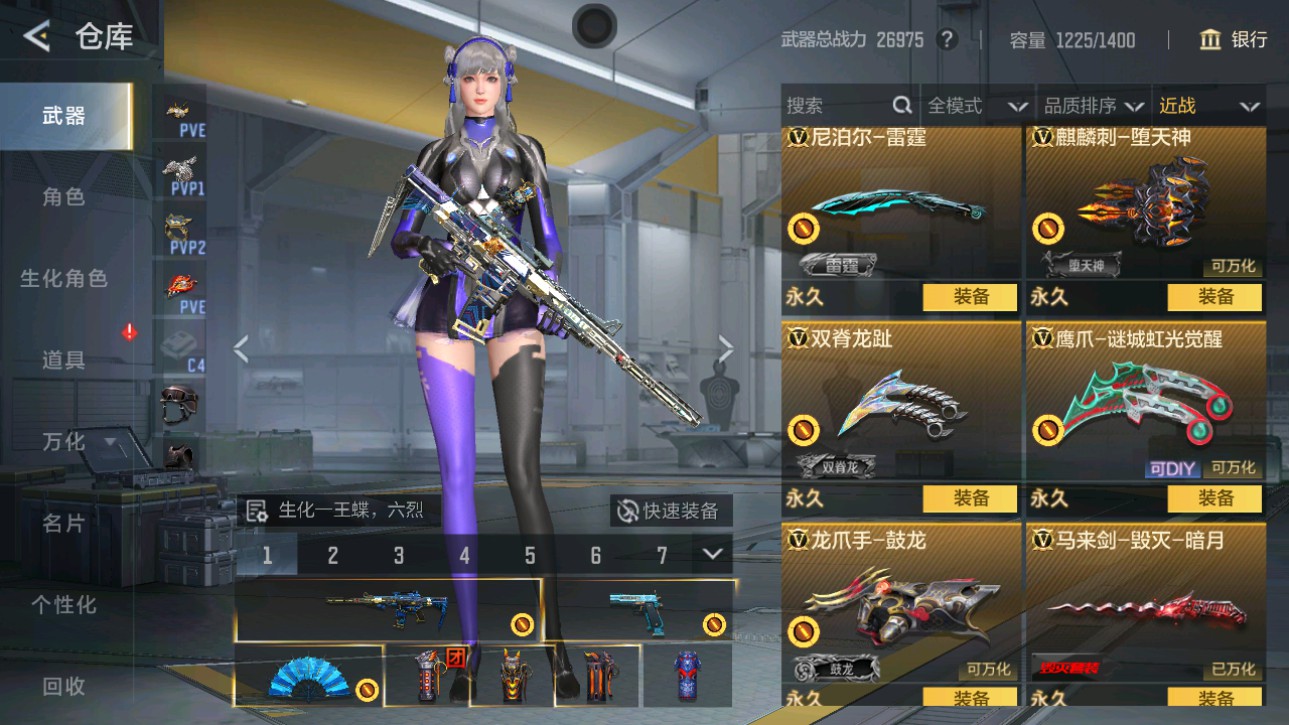Screen dimensions: 1289x725
Task: Select the top PVE loadout preset icon
Action: coord(183,113)
